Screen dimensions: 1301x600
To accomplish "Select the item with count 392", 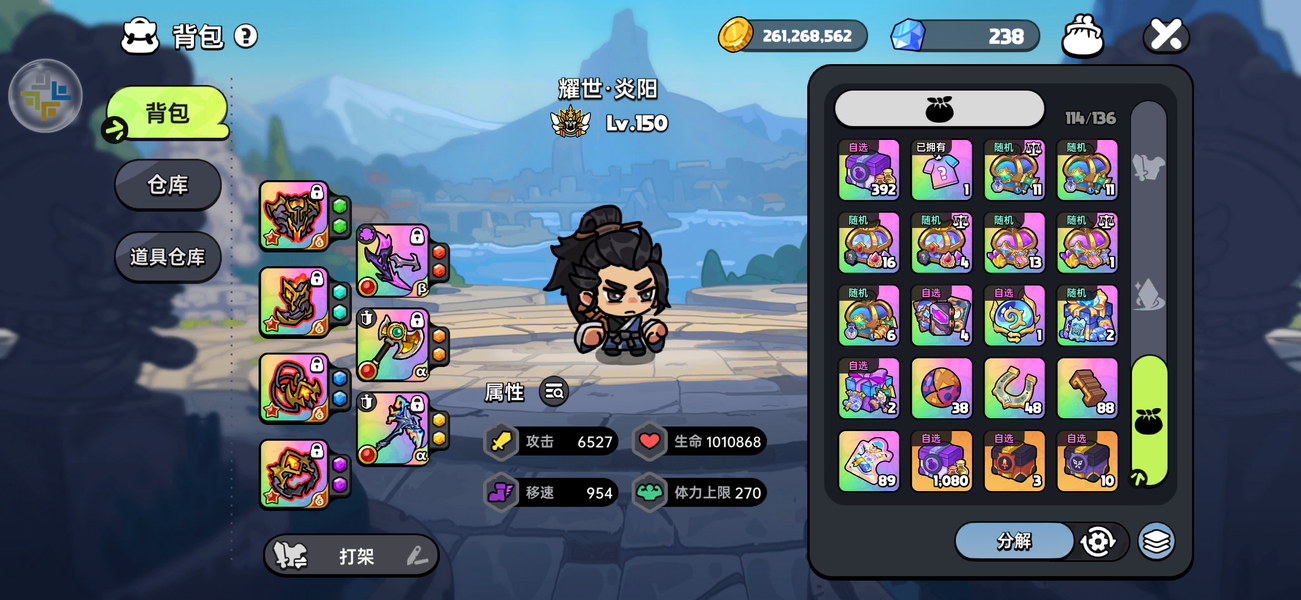I will (868, 170).
